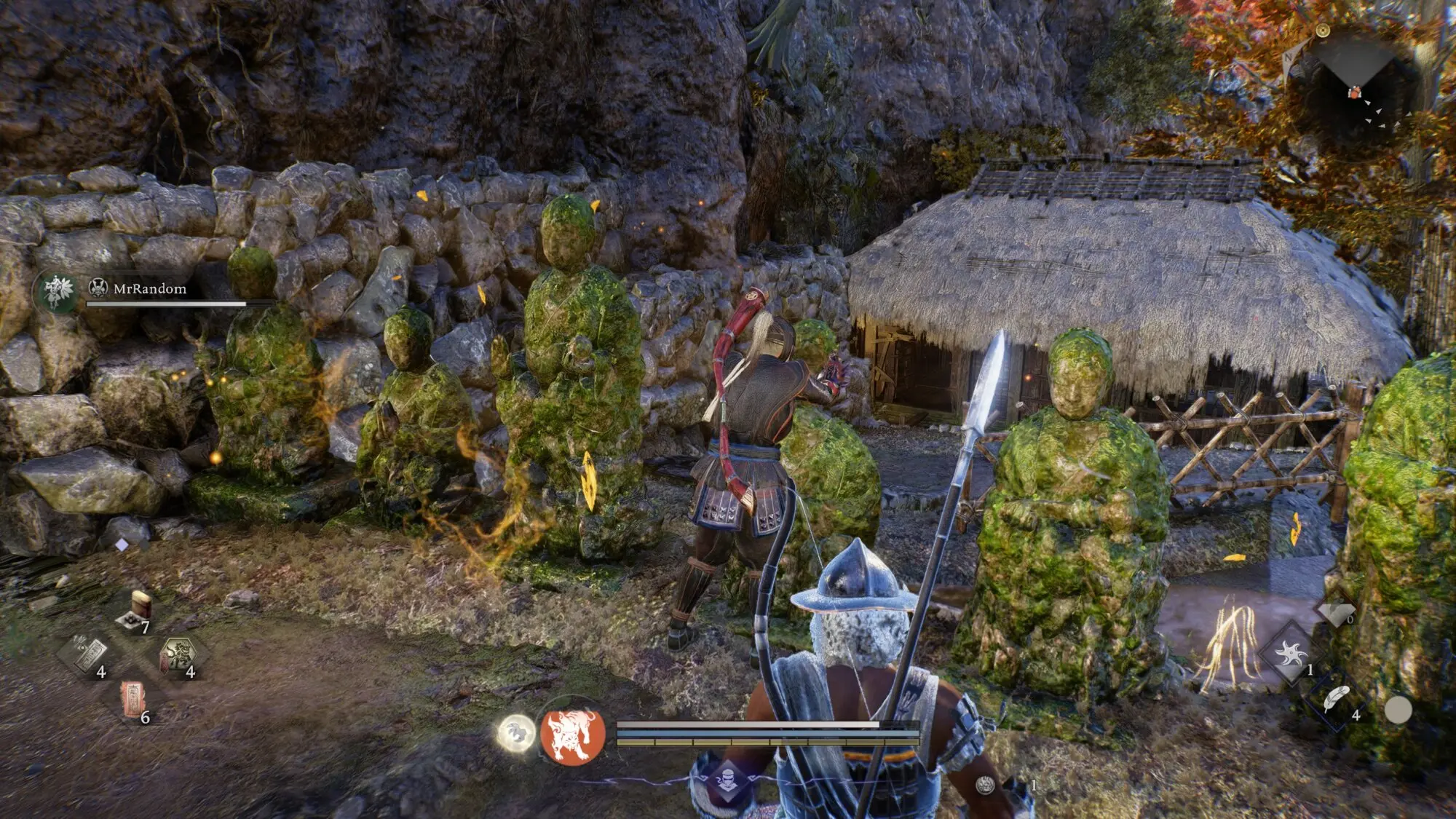
Task: Select co-op player MrRandom's nameplate
Action: (x=149, y=289)
